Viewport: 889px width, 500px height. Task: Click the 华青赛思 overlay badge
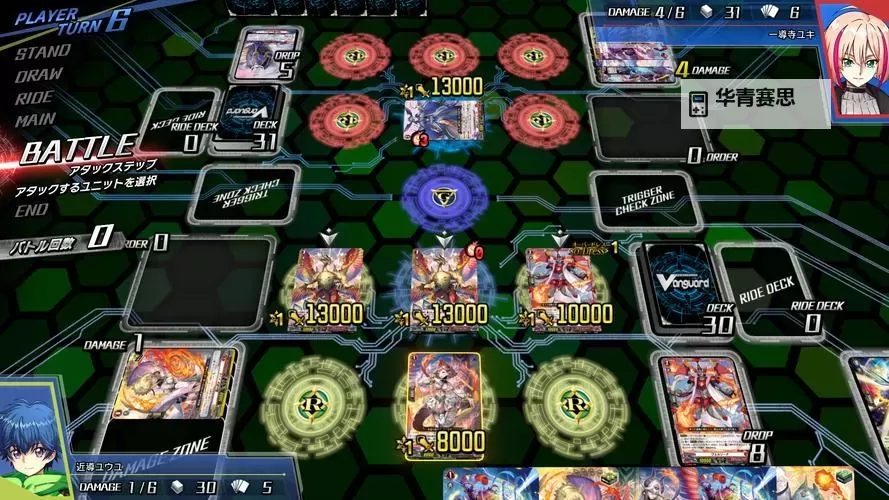(x=756, y=104)
